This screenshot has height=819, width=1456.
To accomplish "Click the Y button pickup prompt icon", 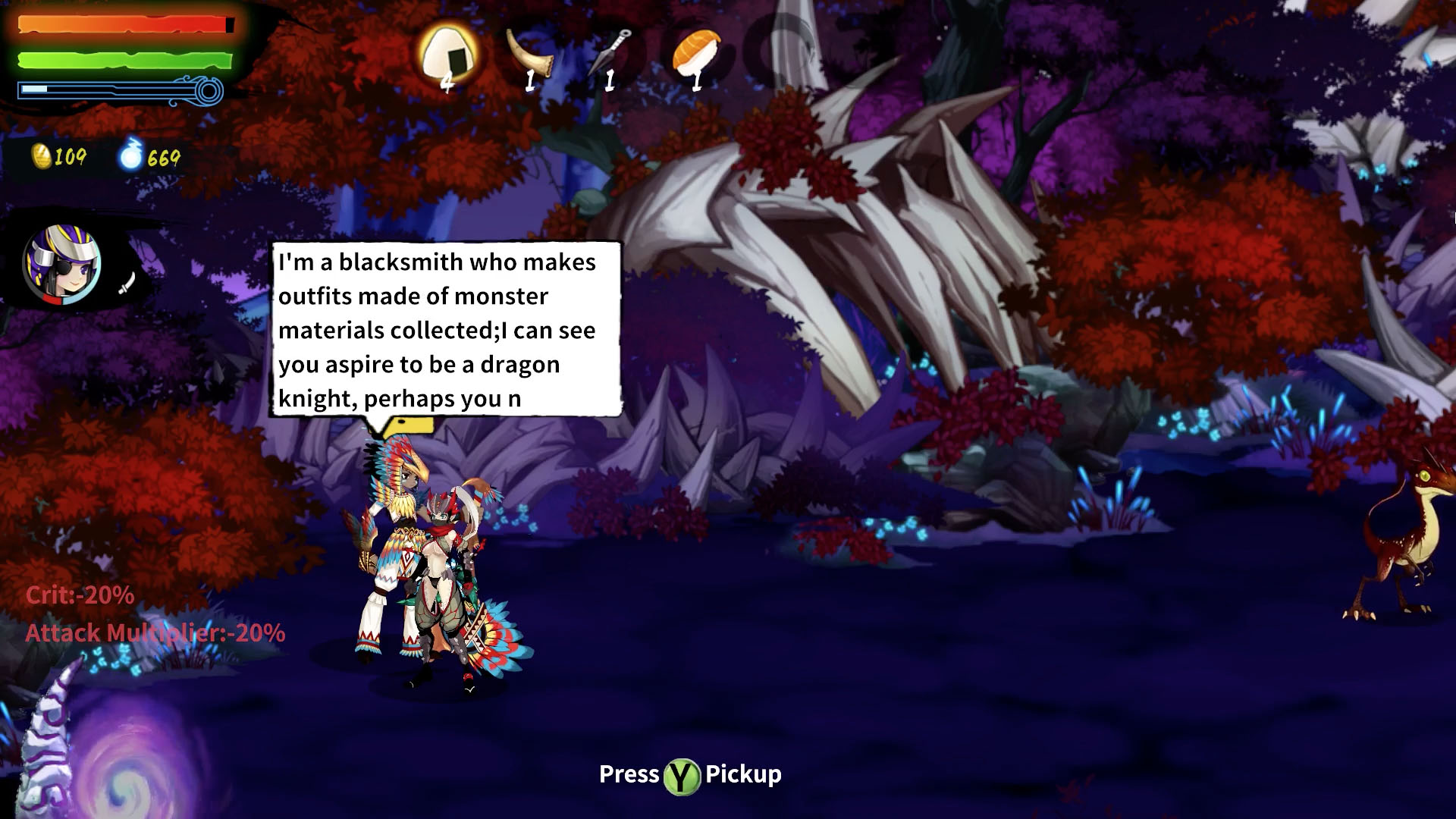I will 682,775.
